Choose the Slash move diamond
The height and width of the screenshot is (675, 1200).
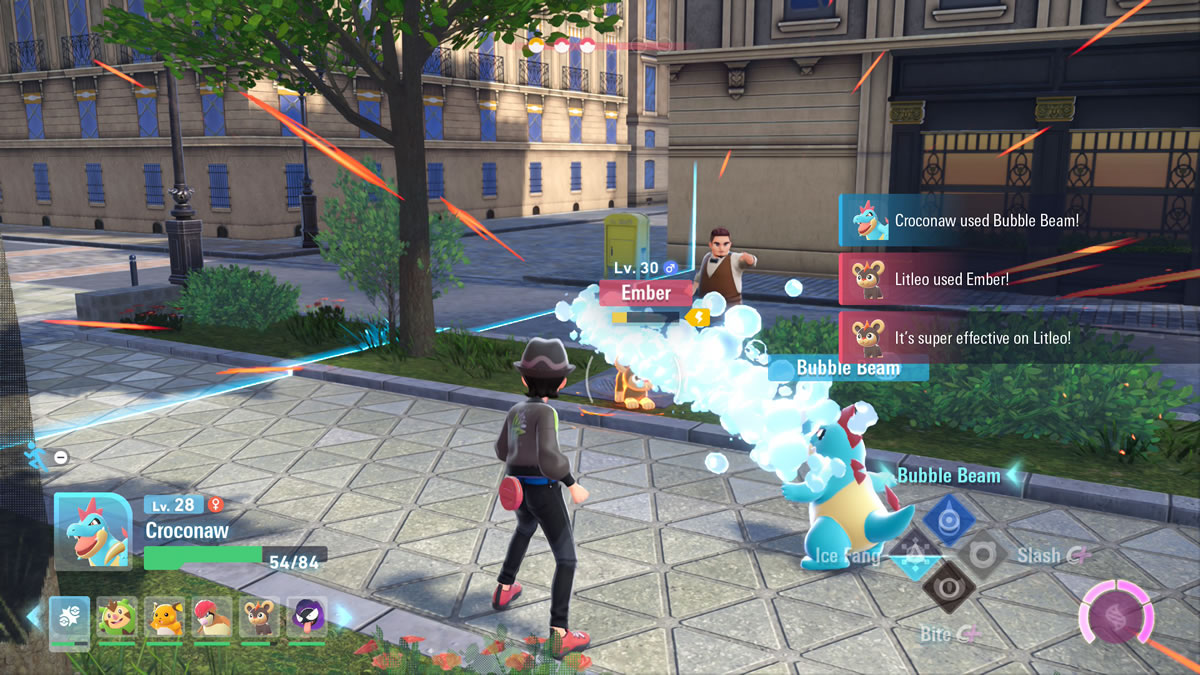983,553
